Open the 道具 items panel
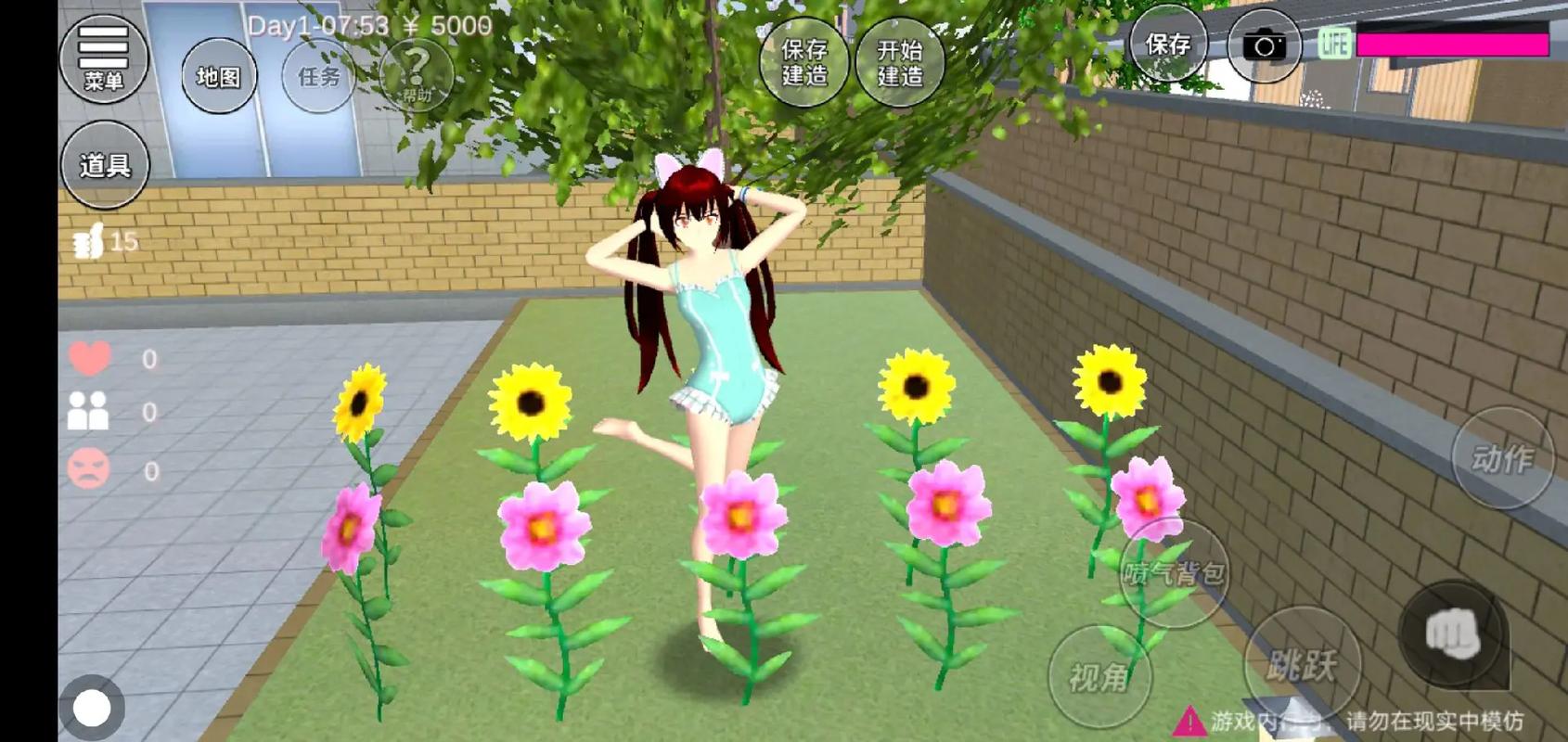1568x742 pixels. click(104, 165)
